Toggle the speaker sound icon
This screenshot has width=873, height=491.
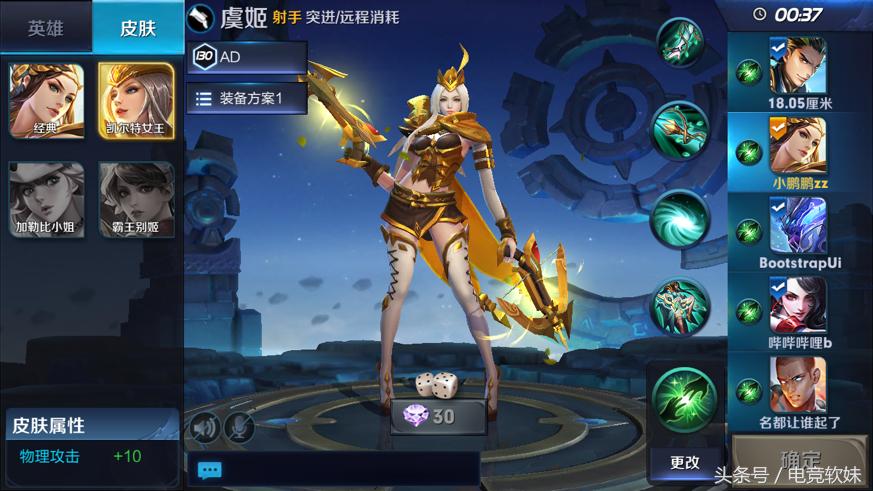coord(205,428)
